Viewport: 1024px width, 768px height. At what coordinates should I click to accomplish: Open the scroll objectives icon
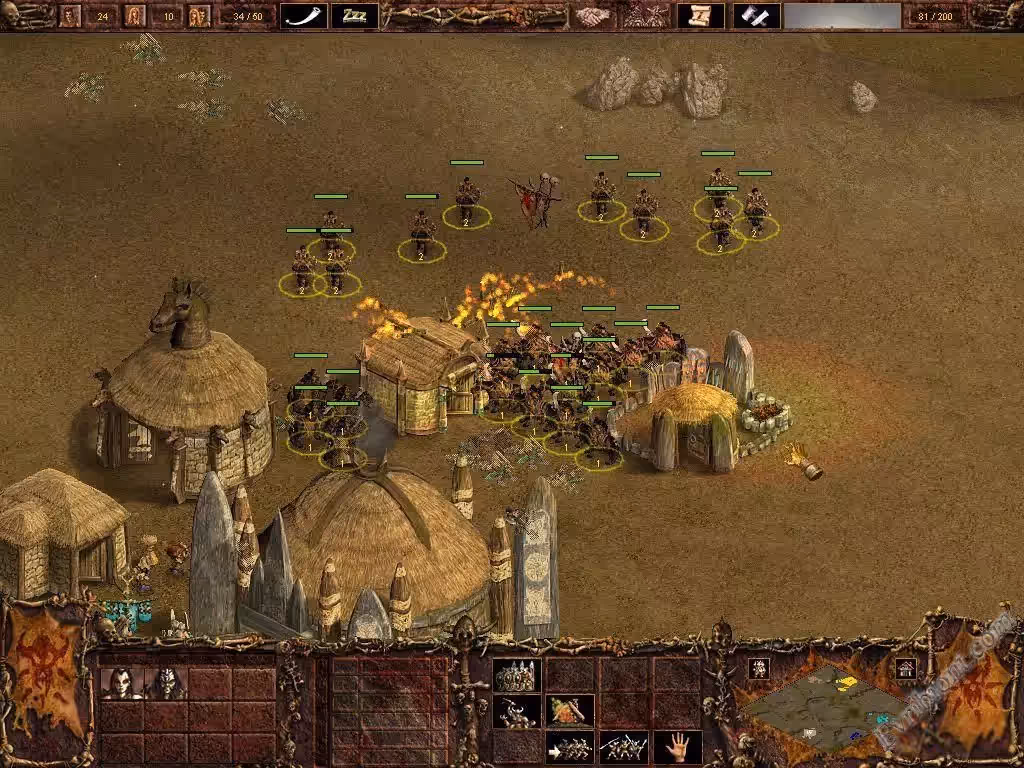(700, 15)
